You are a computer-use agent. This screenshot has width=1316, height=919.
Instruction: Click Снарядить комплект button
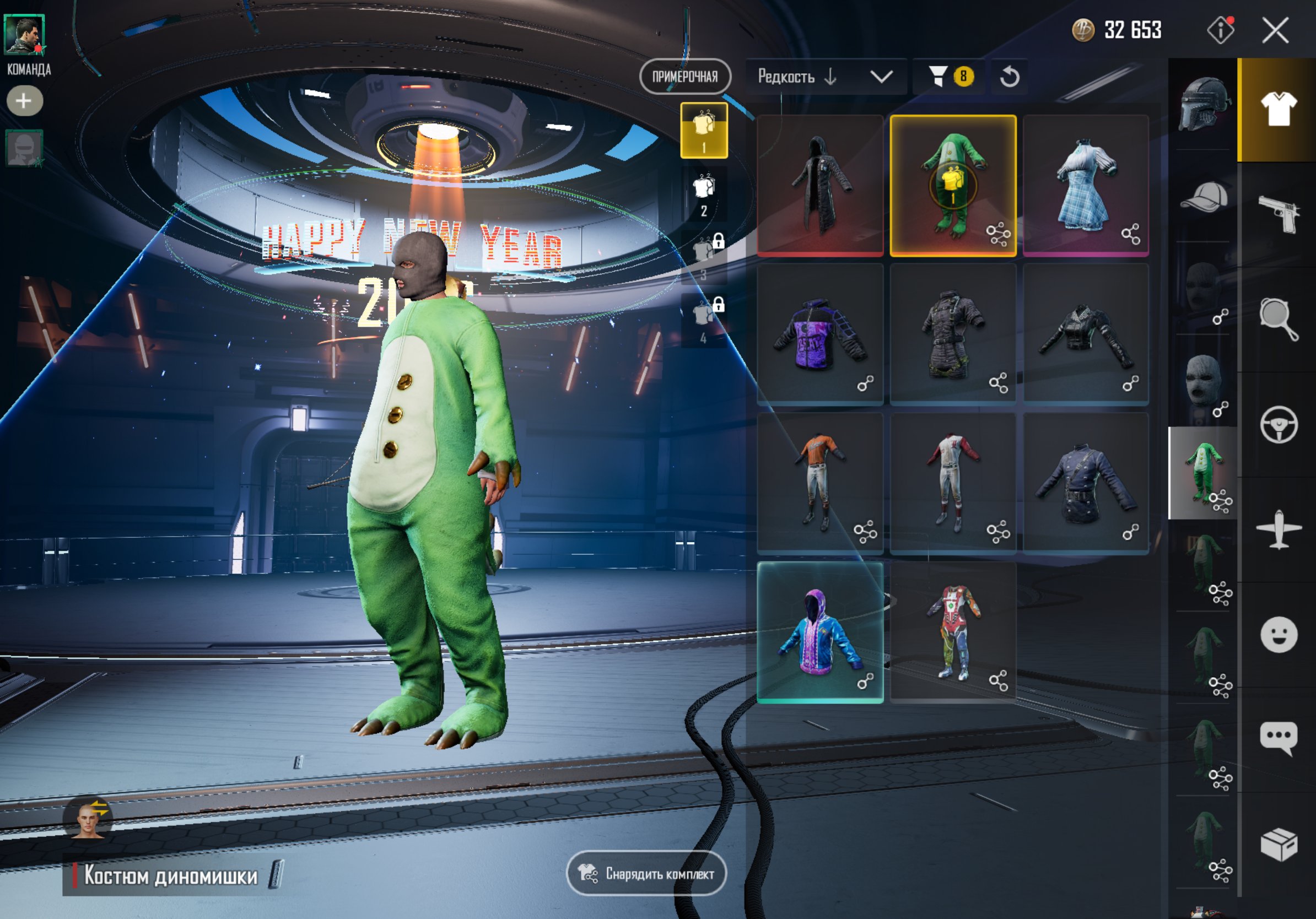point(646,873)
